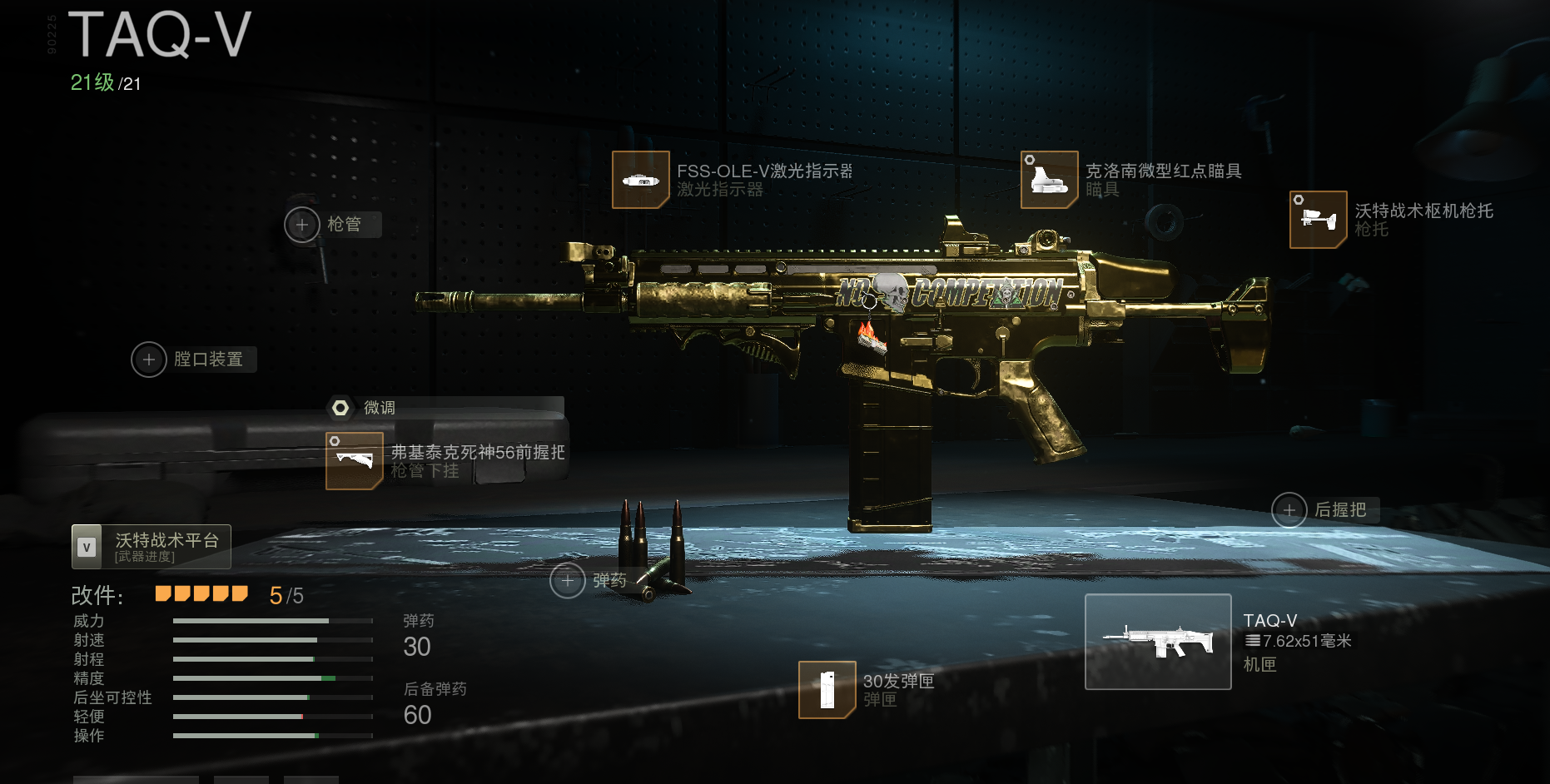1550x784 pixels.
Task: Choose the 沃特战术枢机枪托 stock slot
Action: pyautogui.click(x=1318, y=220)
